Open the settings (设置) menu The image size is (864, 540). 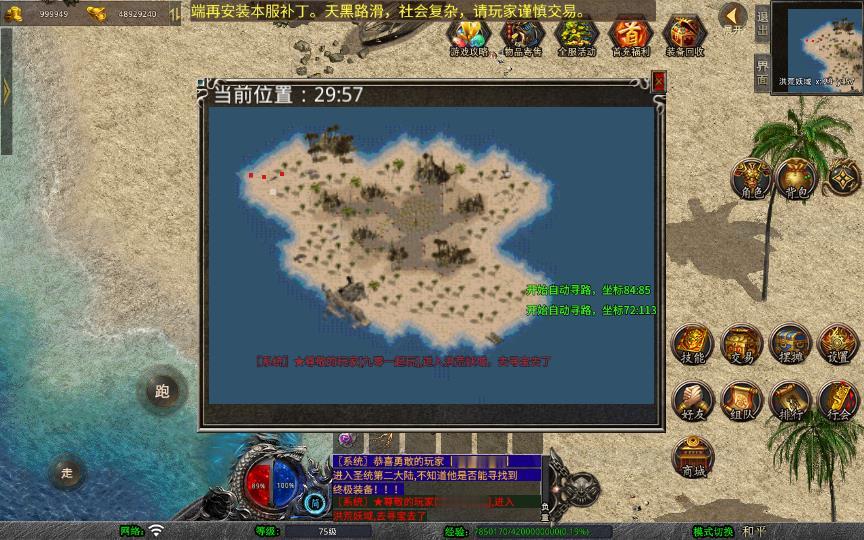coord(838,345)
